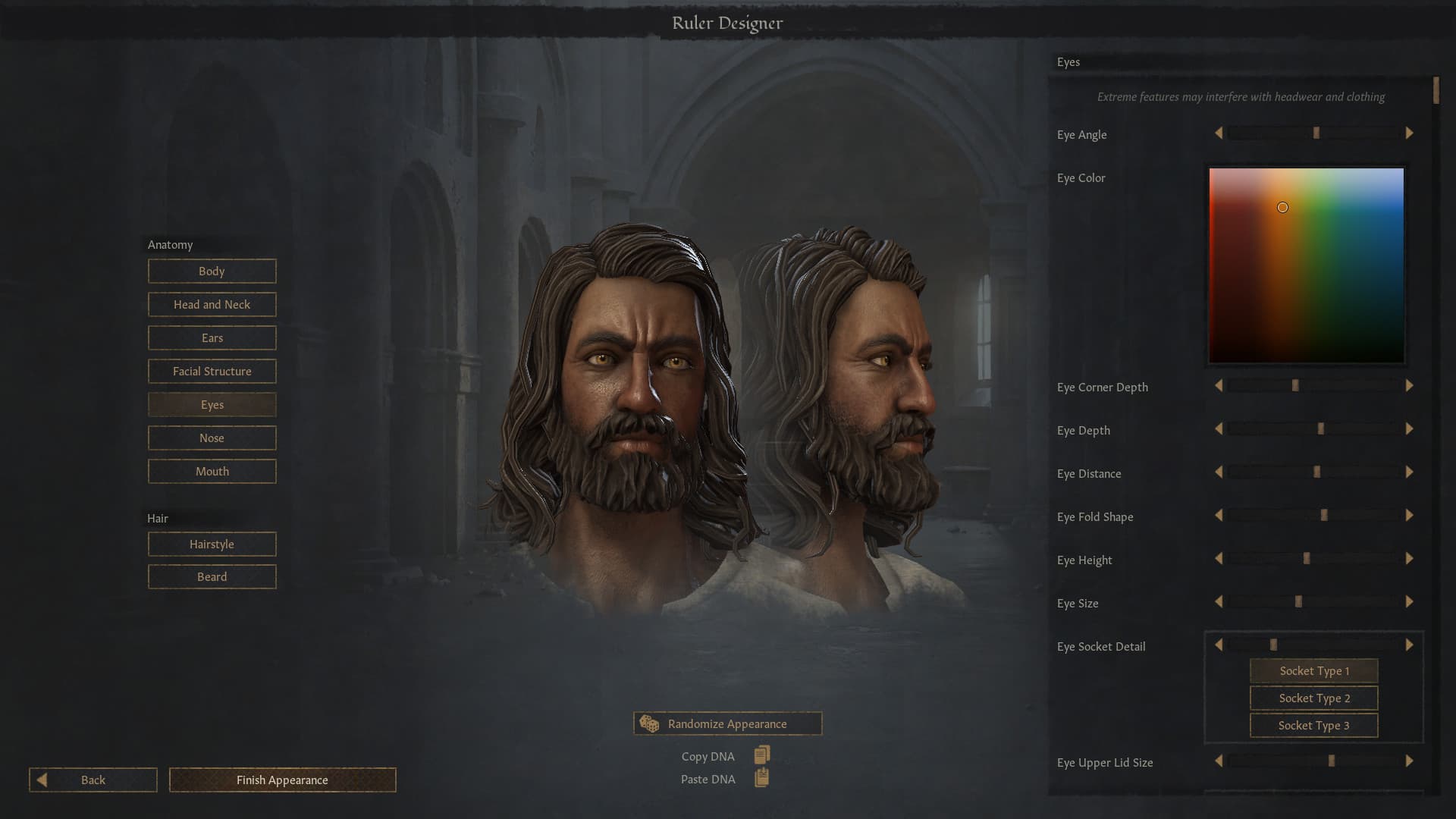This screenshot has width=1456, height=819.
Task: Select Socket Type 3
Action: click(1313, 725)
